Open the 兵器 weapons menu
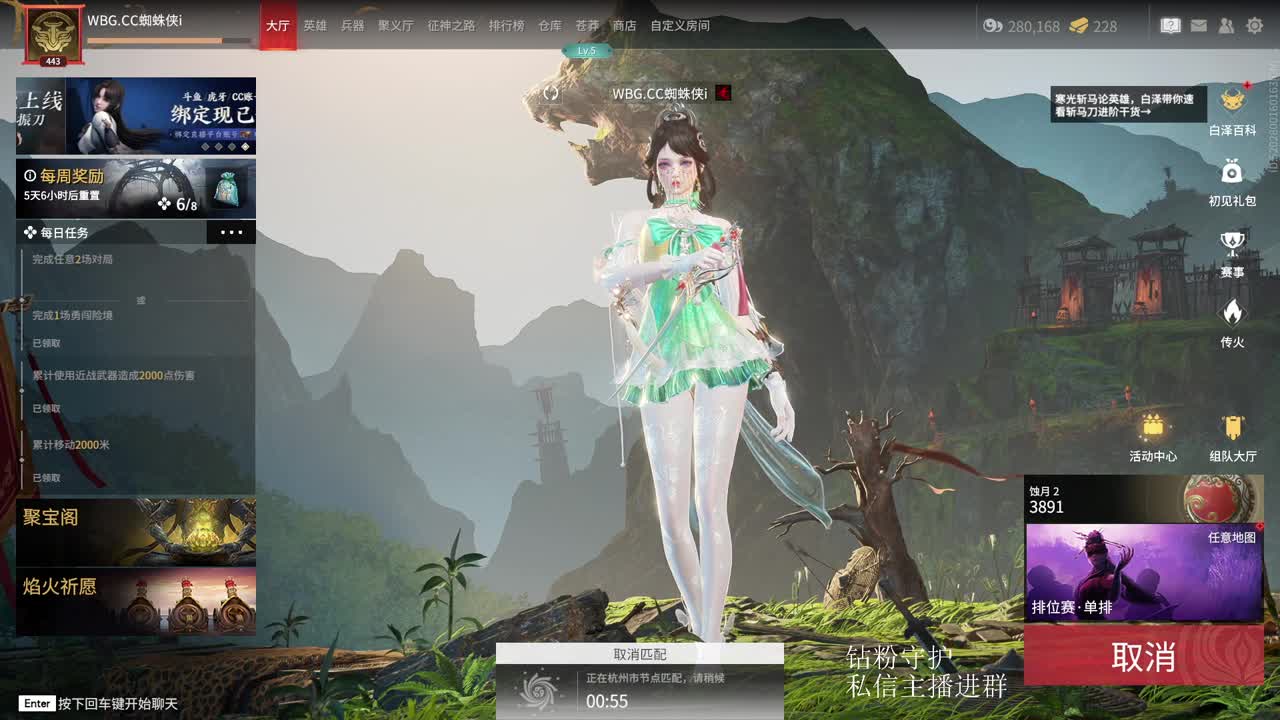Screen dimensions: 1280x720 coord(352,26)
